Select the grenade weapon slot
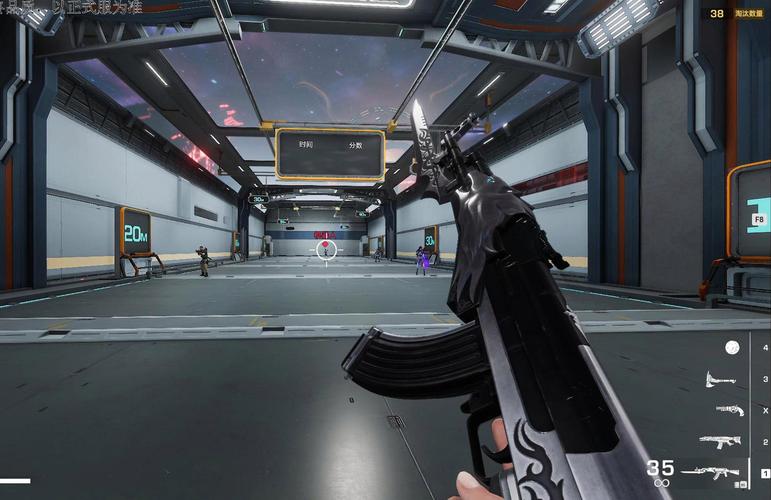 [x=732, y=347]
